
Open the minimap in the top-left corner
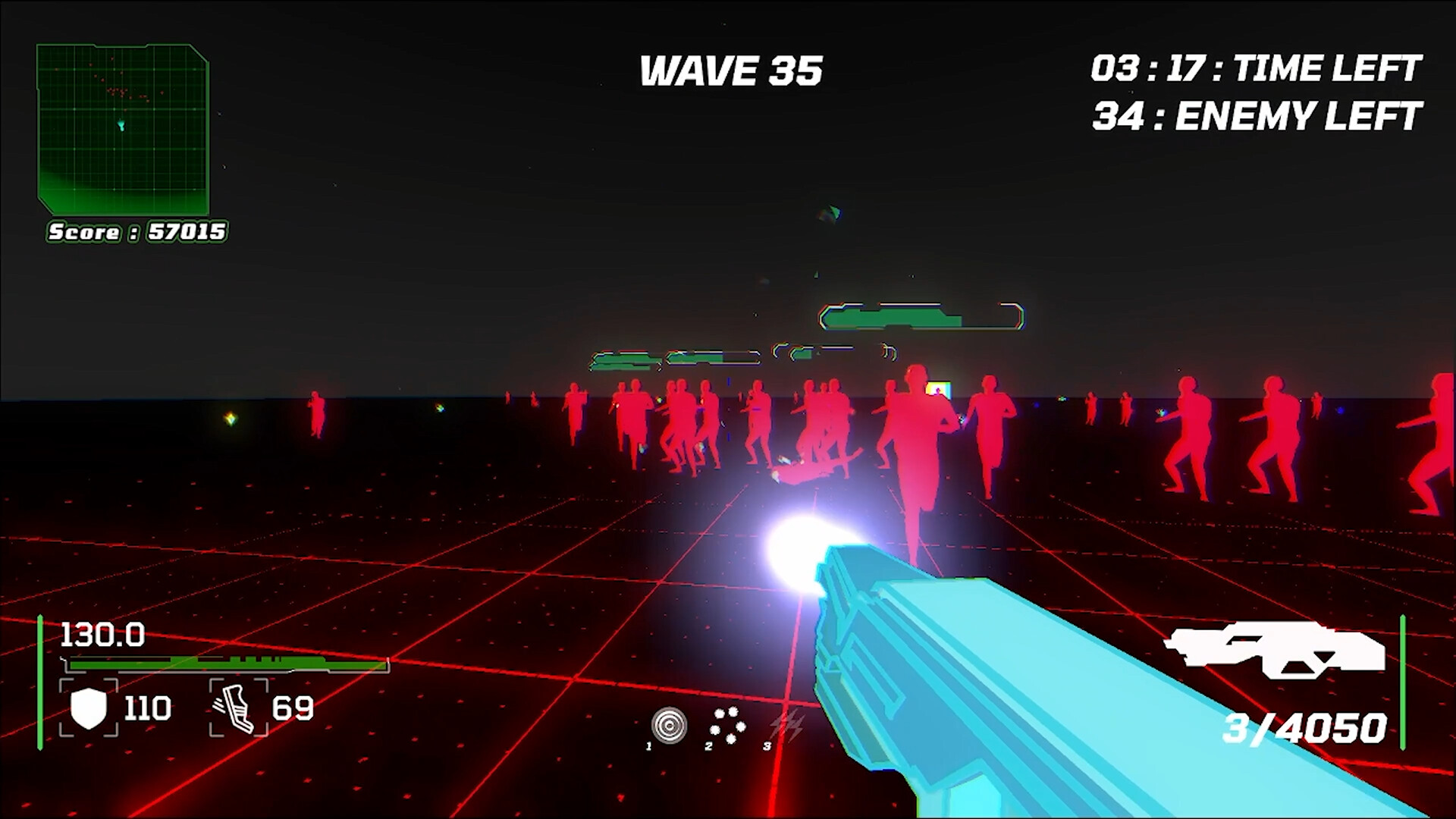[121, 129]
